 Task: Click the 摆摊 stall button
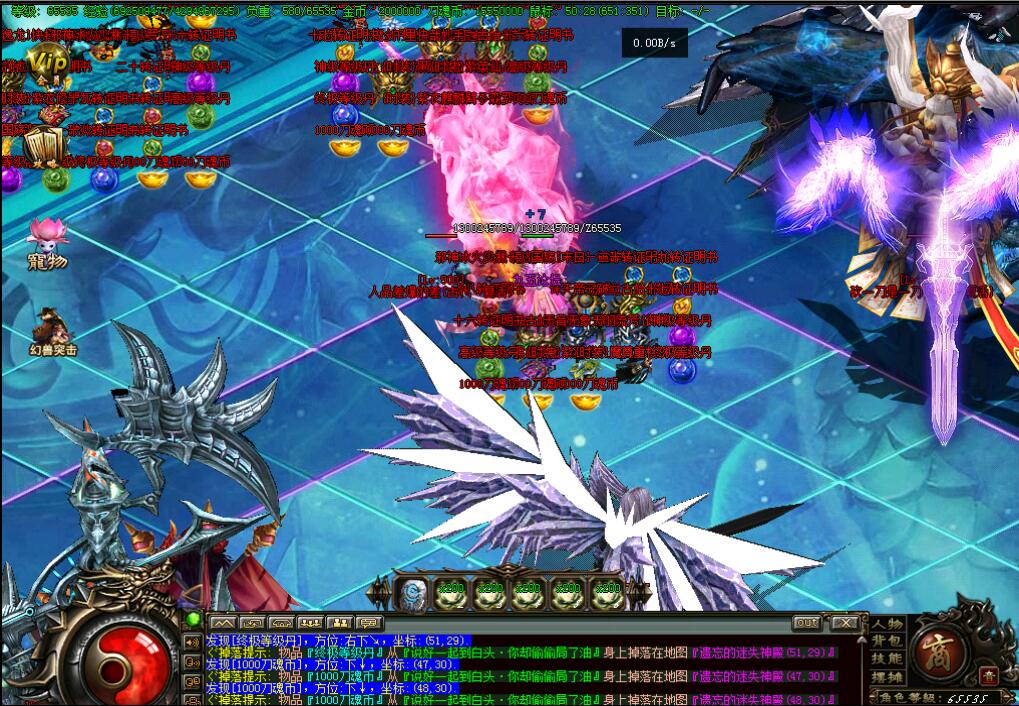[x=886, y=677]
